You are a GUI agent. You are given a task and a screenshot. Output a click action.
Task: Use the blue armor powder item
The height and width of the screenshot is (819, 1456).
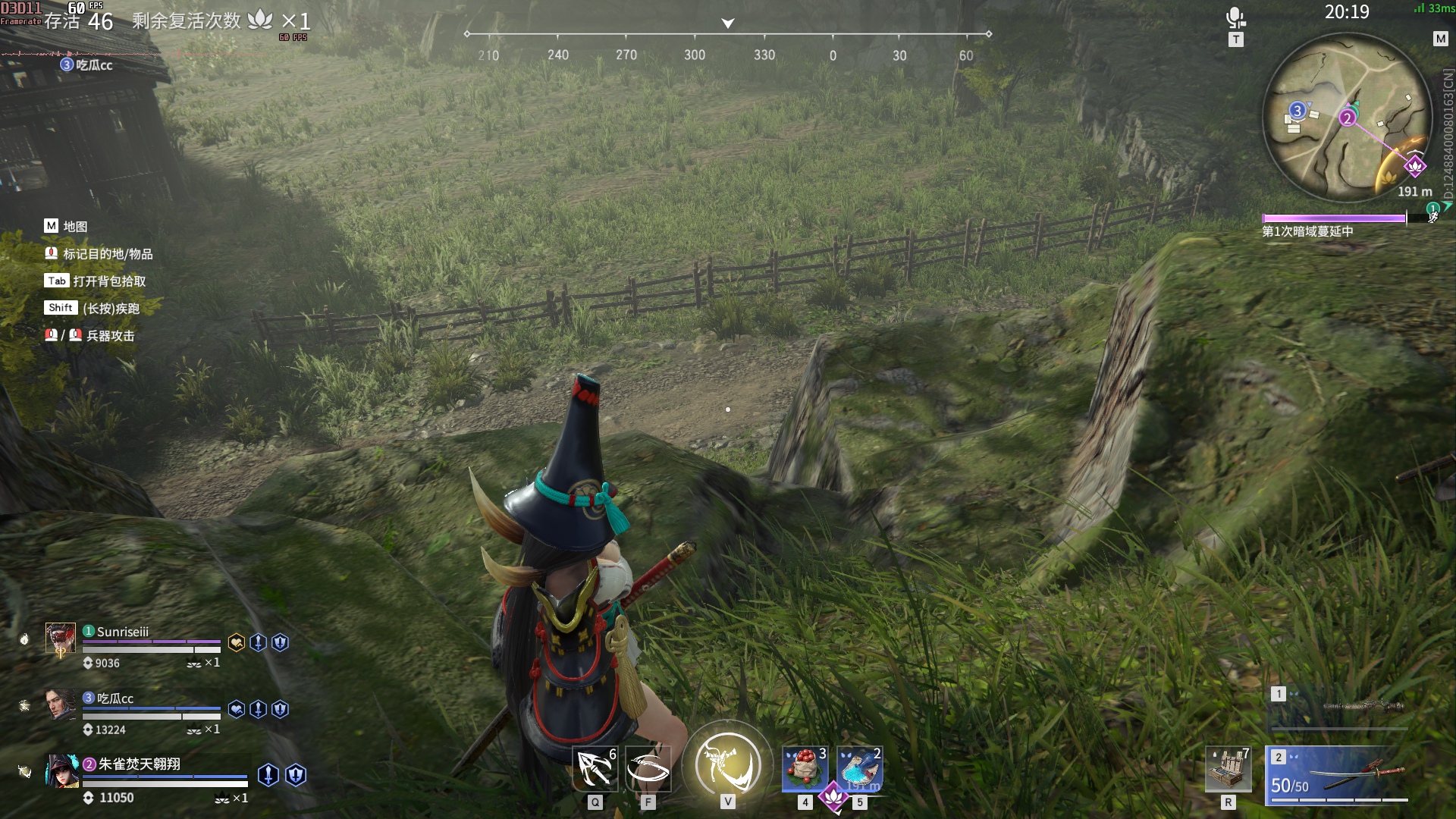[x=859, y=769]
